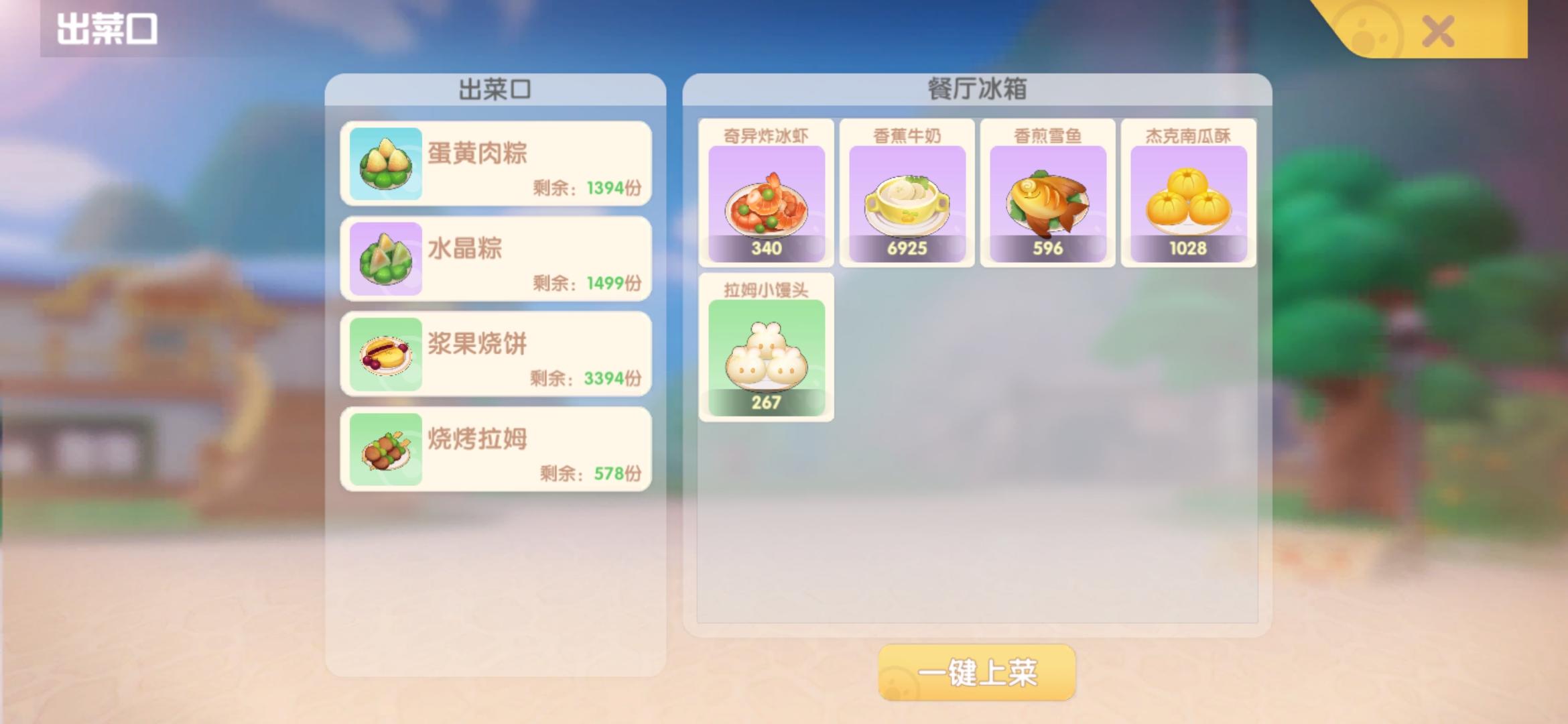The height and width of the screenshot is (724, 1568).
Task: Select the 拉姆小馒头 bun icon
Action: (765, 355)
